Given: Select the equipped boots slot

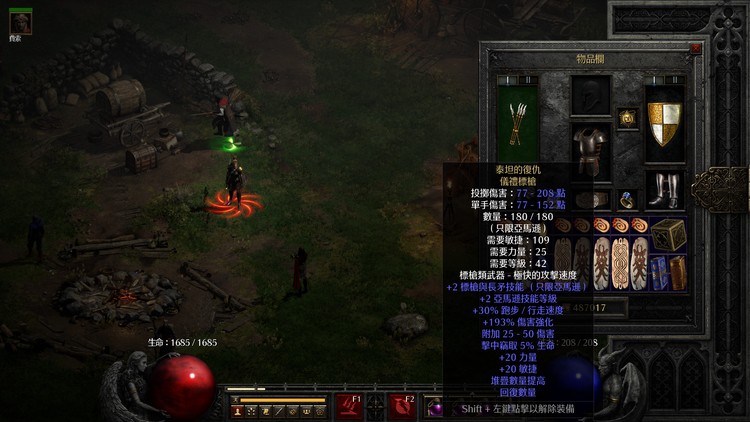Looking at the screenshot, I should click(x=664, y=188).
